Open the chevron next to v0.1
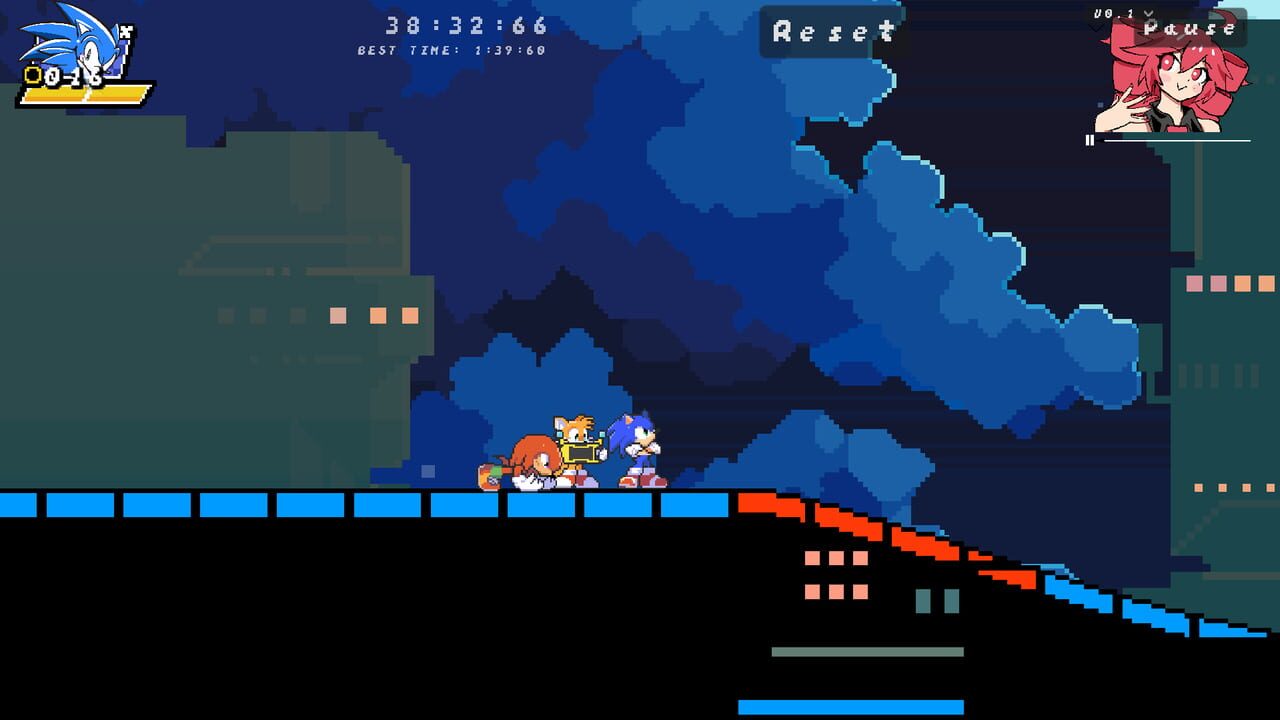The image size is (1280, 720). point(1149,13)
